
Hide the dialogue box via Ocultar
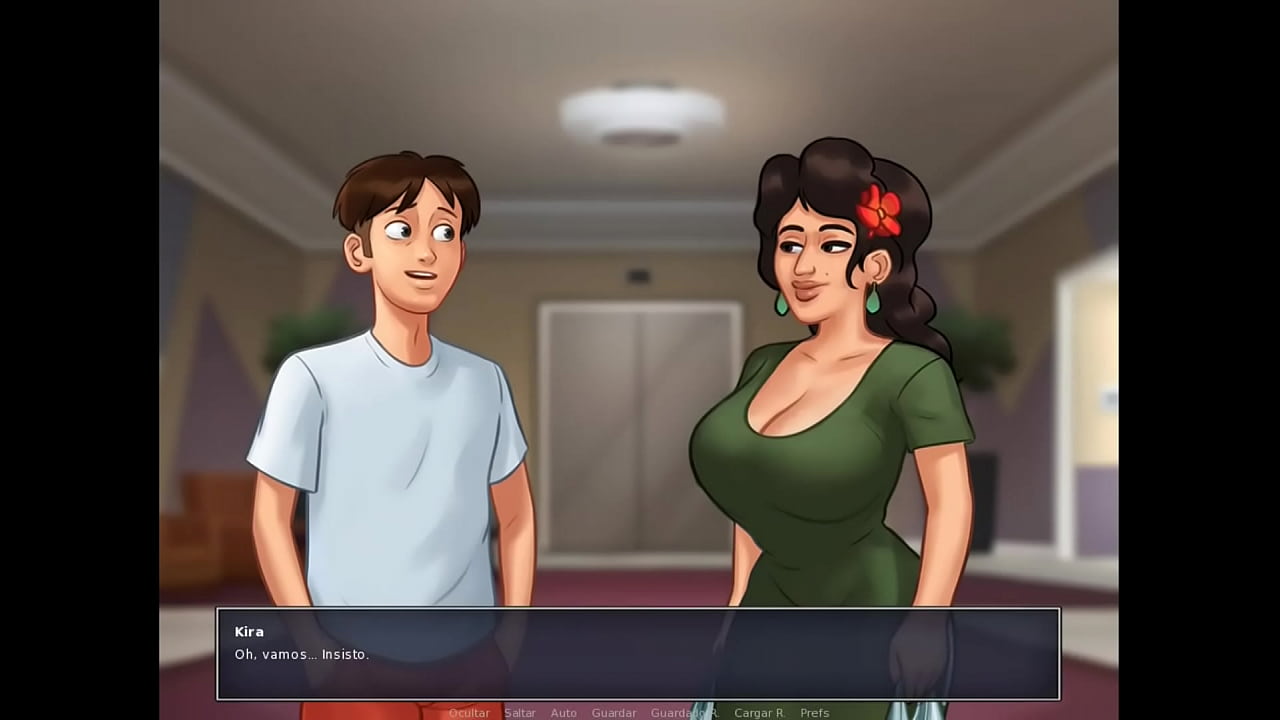[469, 712]
